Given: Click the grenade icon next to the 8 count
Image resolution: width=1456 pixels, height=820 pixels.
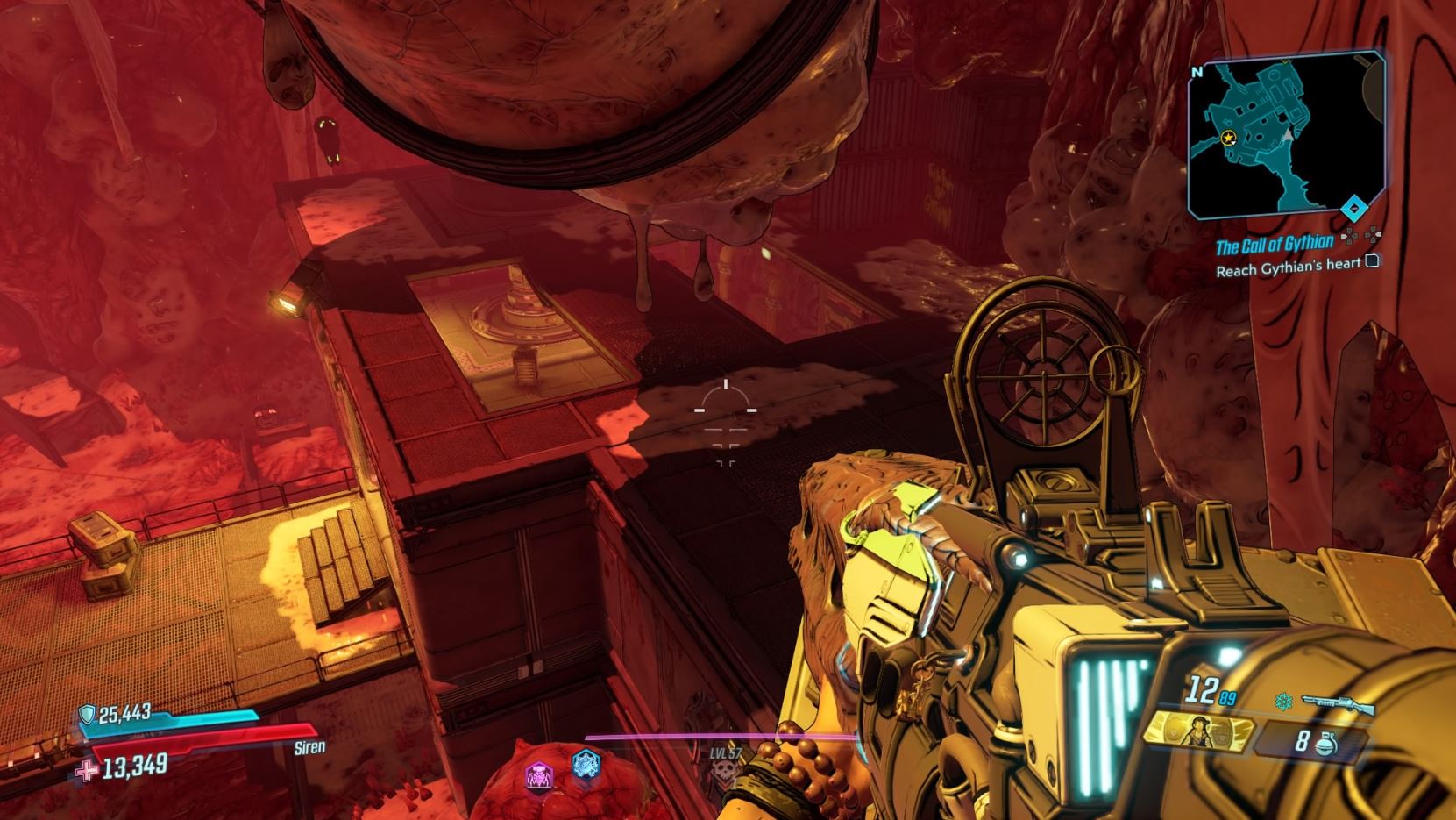Looking at the screenshot, I should [1326, 744].
